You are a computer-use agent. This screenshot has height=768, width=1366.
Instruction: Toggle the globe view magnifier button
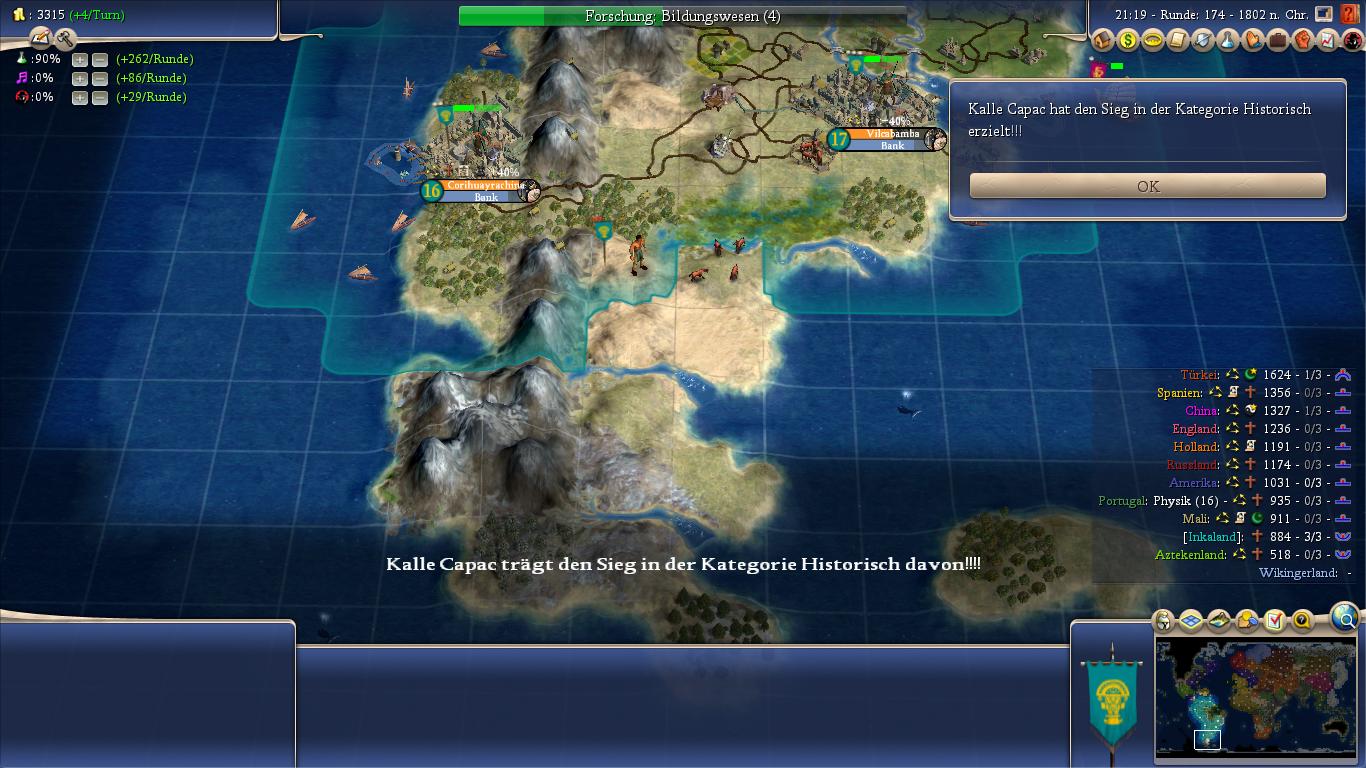coord(1345,618)
